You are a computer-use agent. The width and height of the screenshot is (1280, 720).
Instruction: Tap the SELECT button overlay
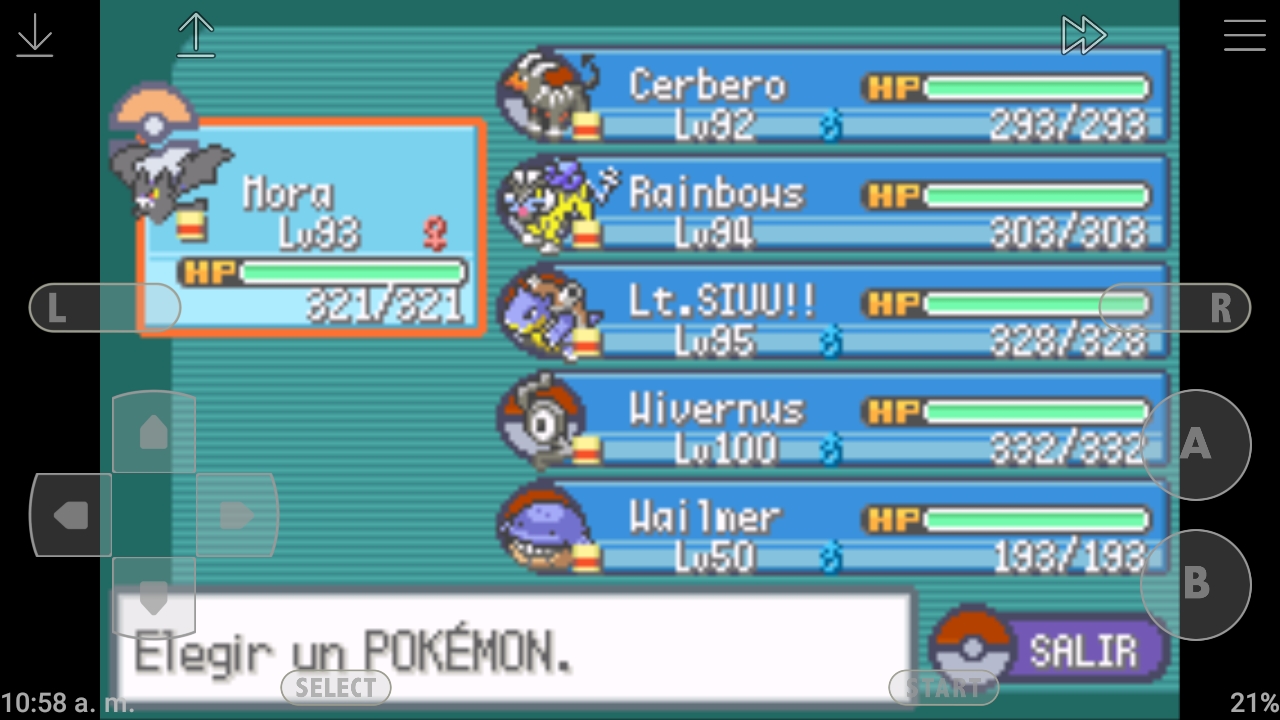(336, 688)
